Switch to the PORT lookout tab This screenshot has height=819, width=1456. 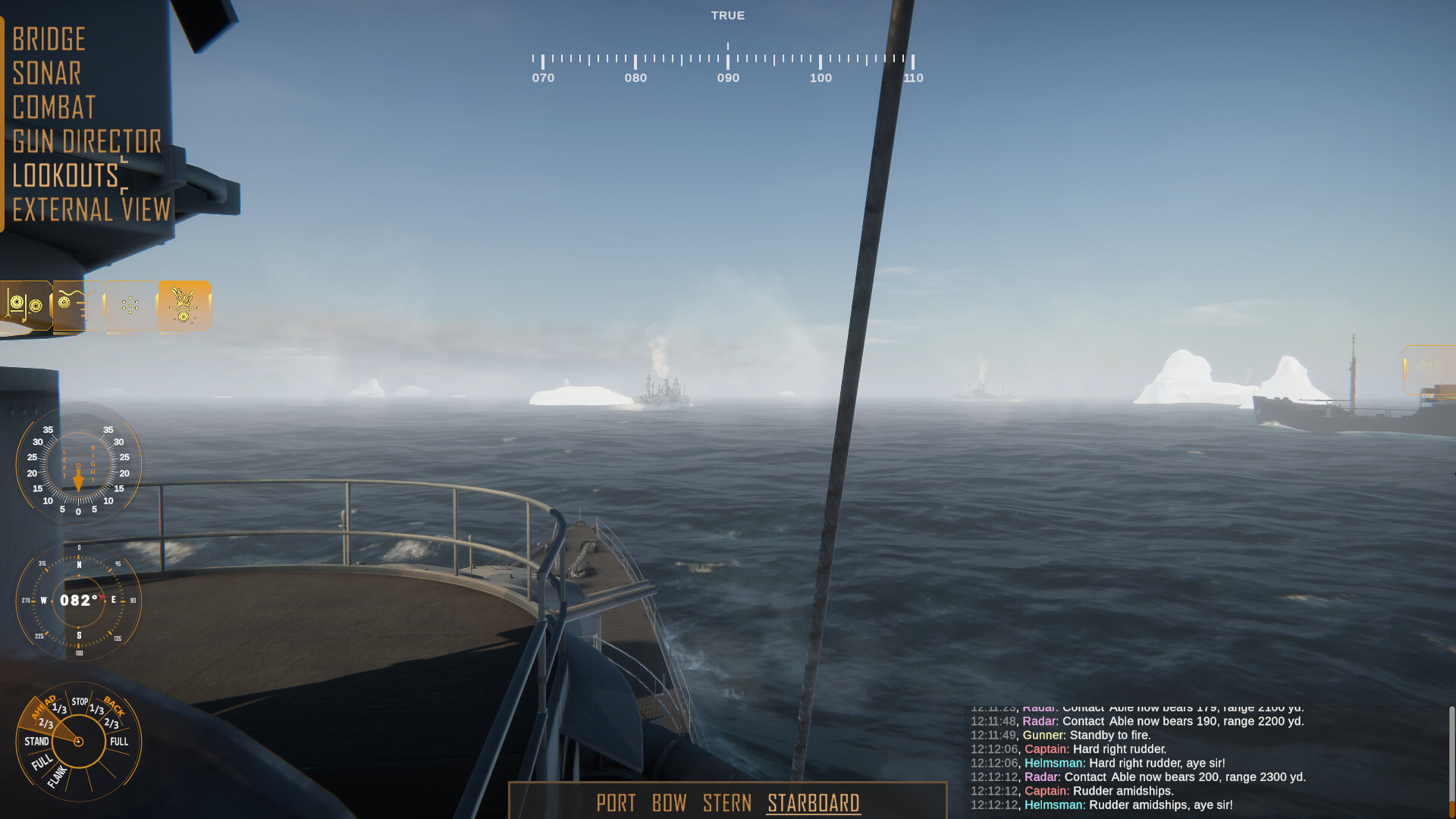click(617, 804)
